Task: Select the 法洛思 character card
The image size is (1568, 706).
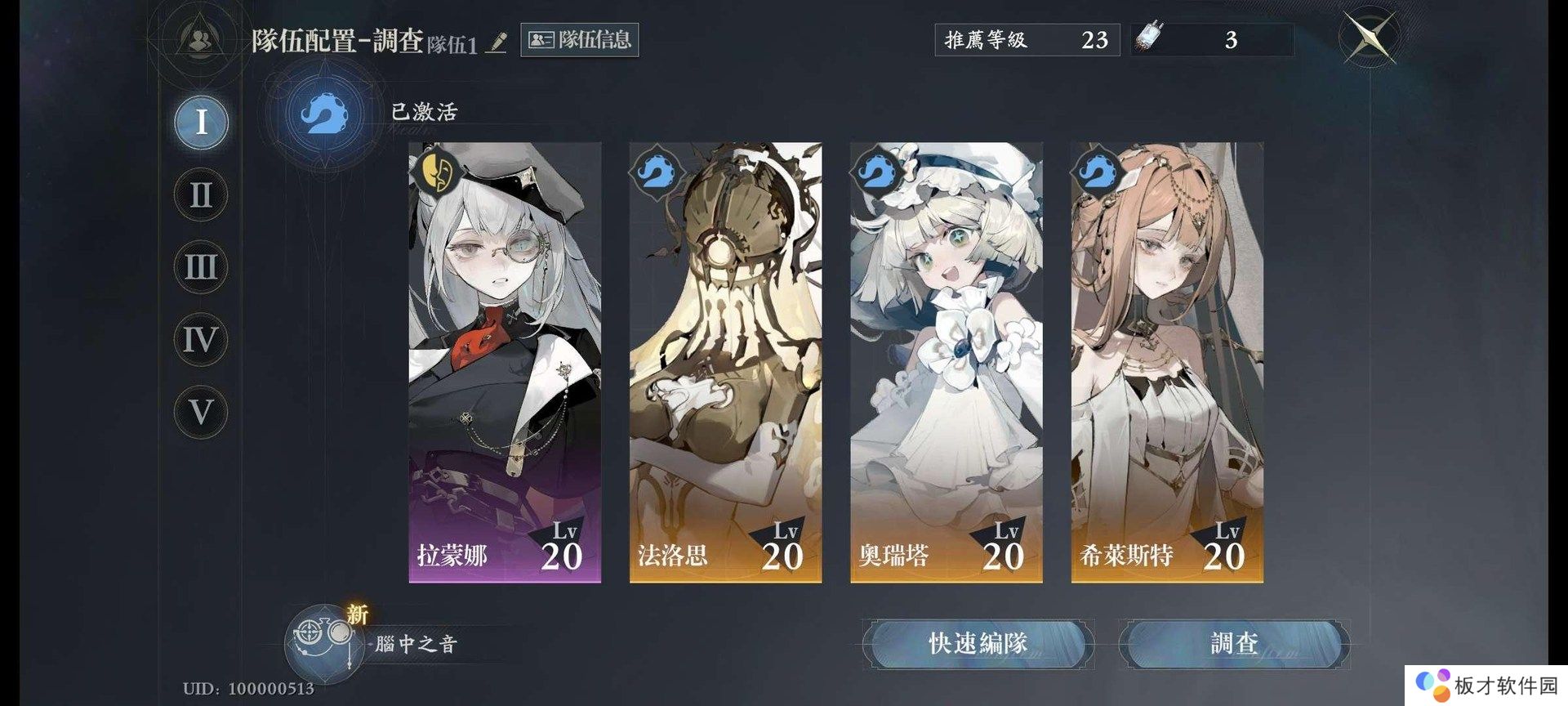Action: click(725, 362)
